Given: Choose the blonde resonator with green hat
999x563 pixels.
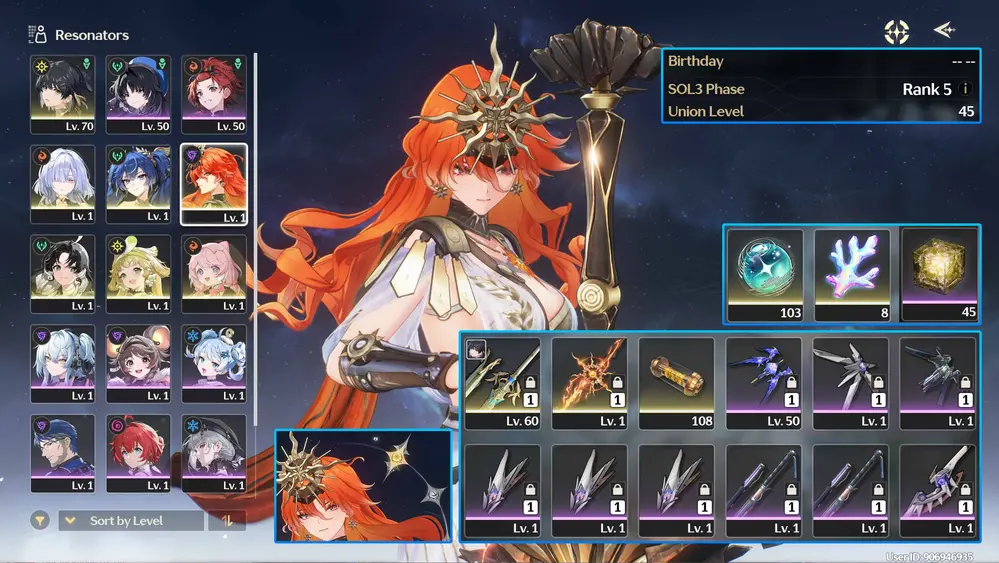Looking at the screenshot, I should [138, 274].
